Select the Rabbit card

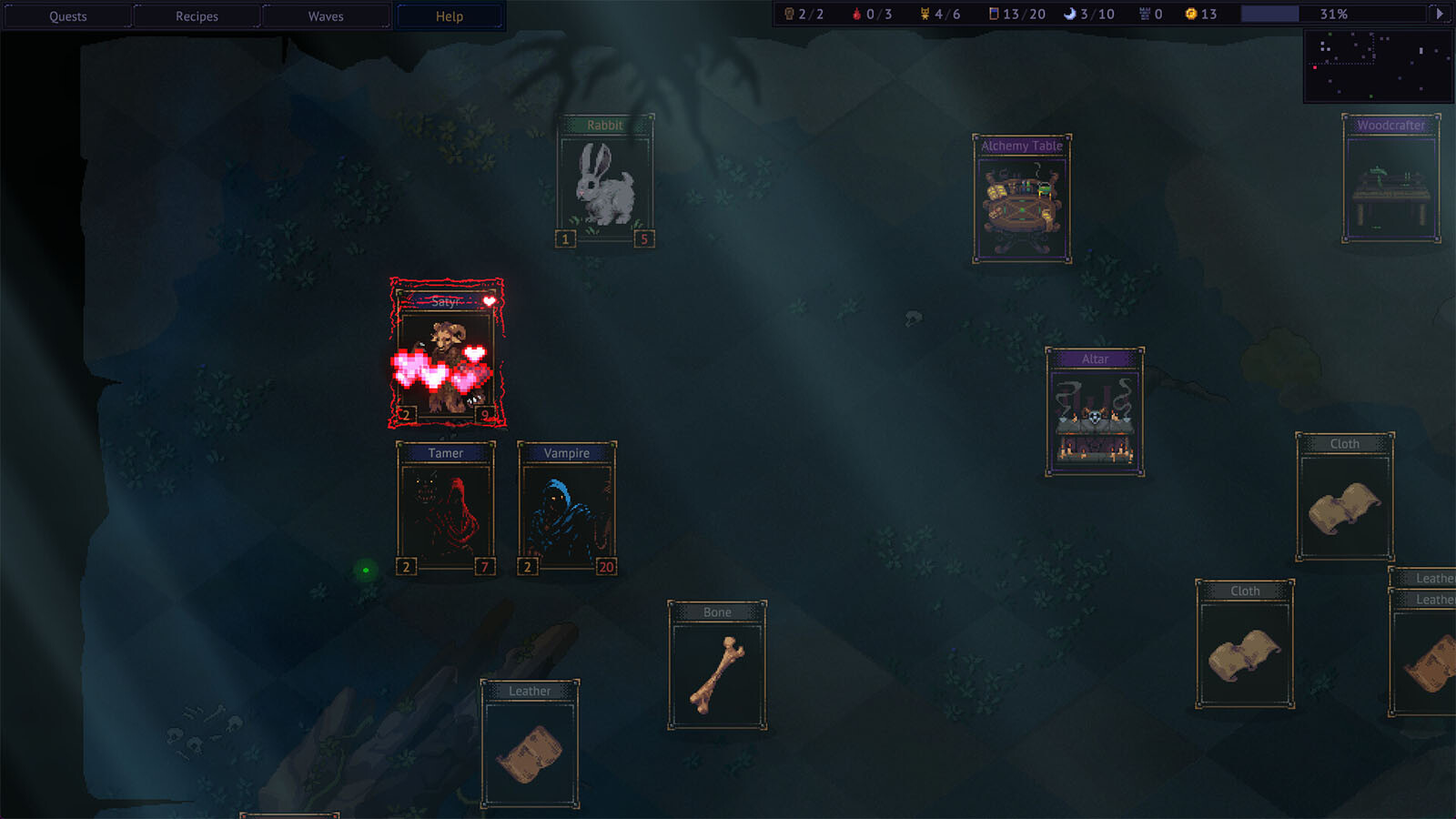click(605, 180)
